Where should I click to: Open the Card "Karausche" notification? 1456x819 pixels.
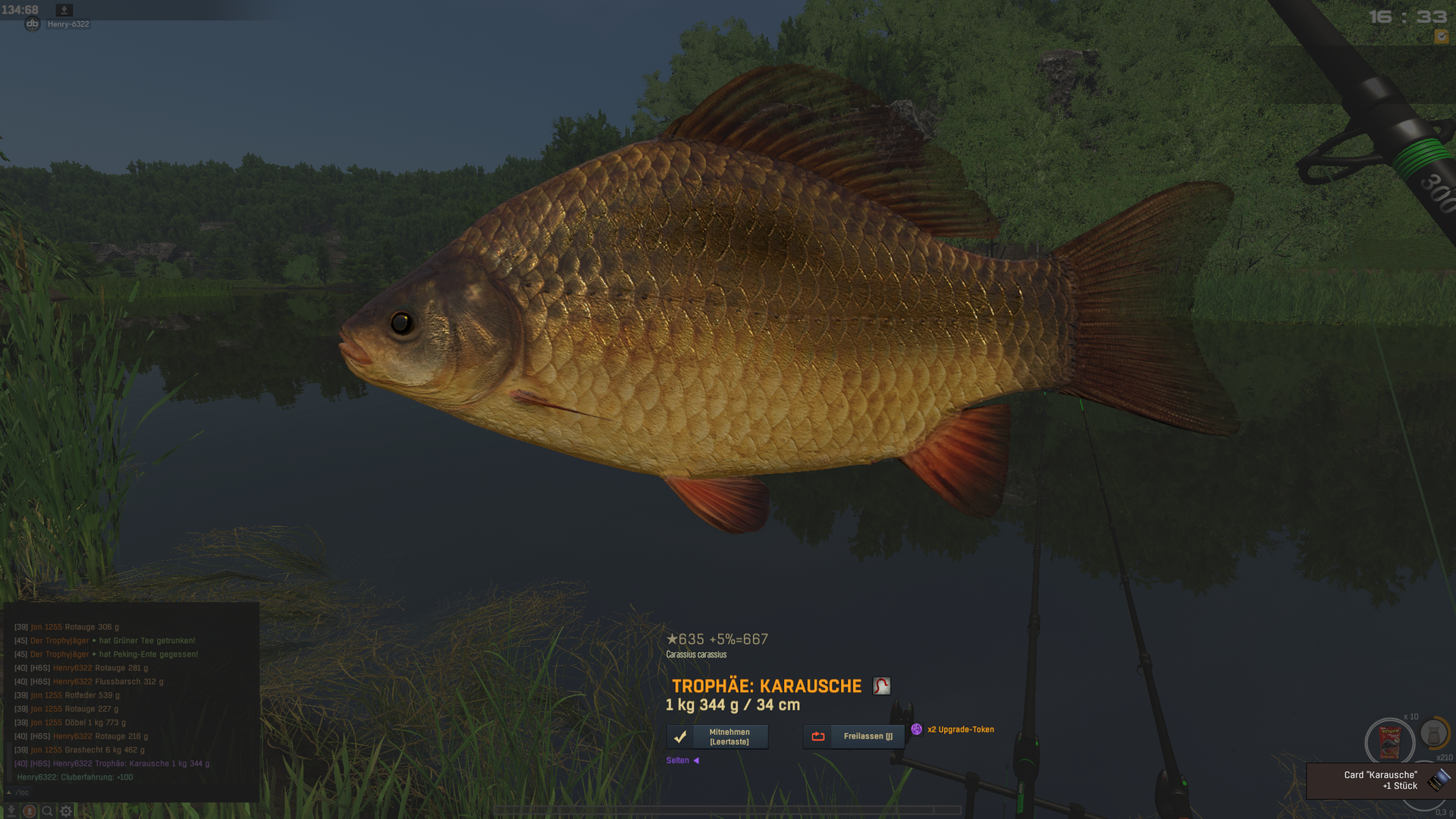pos(1379,780)
